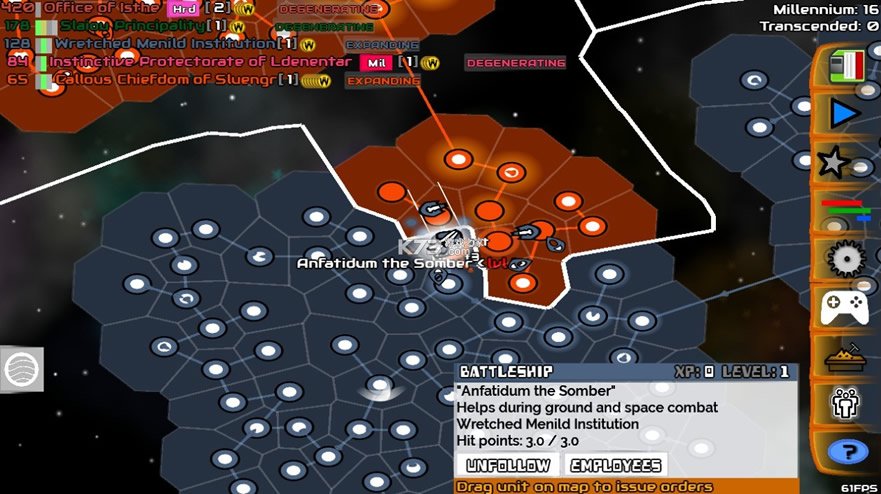This screenshot has height=494, width=881.
Task: Open the dig site shovel icon
Action: 845,356
